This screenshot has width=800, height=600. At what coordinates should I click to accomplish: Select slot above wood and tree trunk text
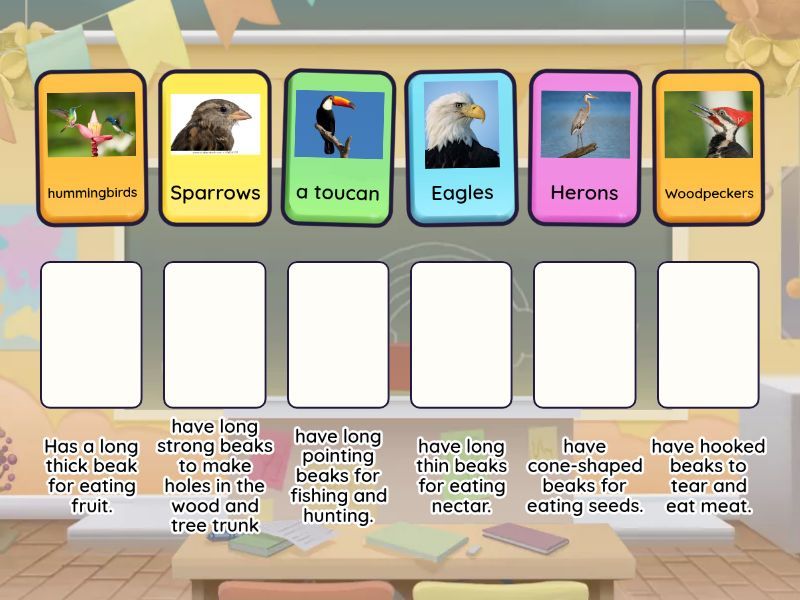pyautogui.click(x=215, y=334)
